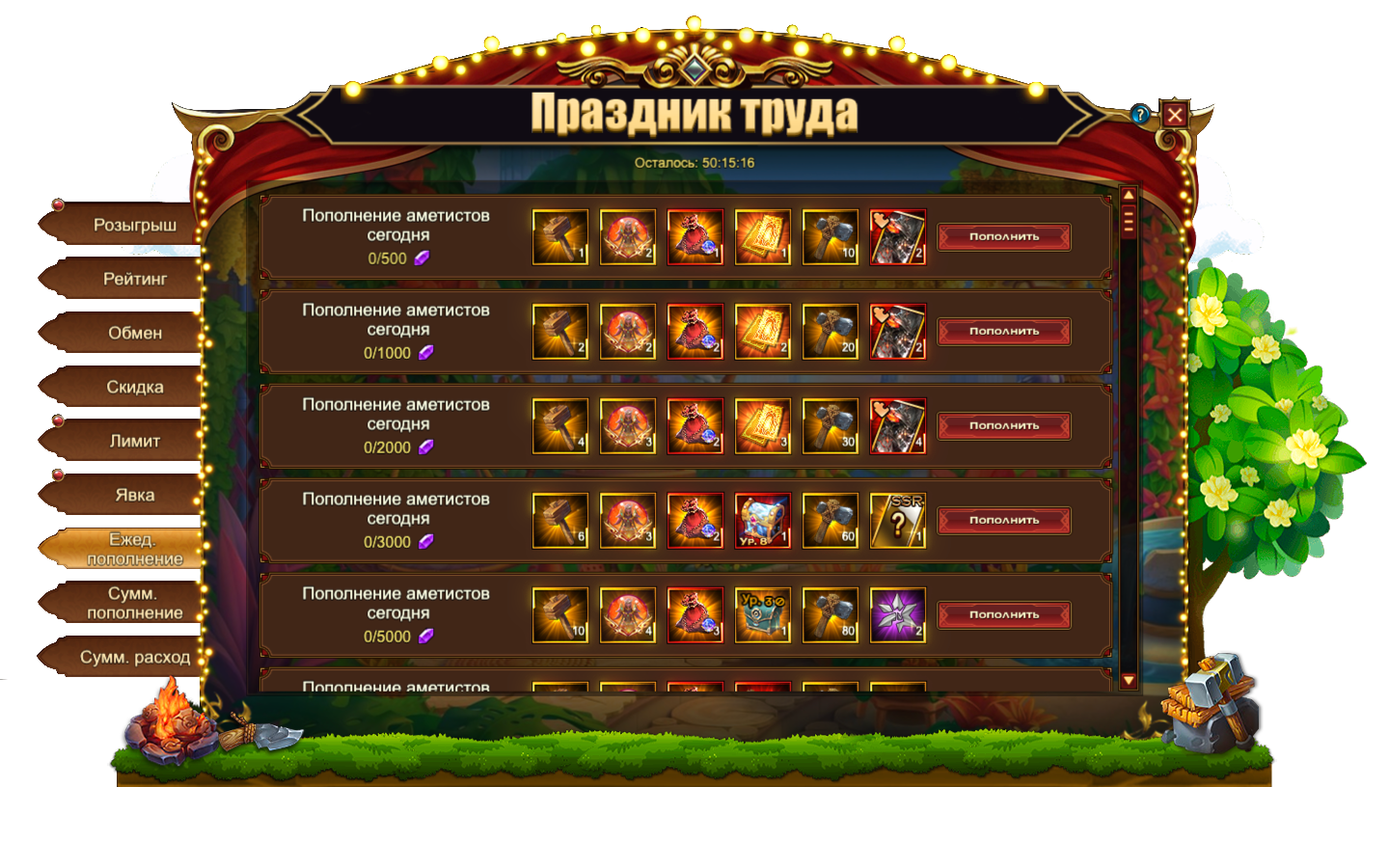Viewport: 1389px width, 868px height.
Task: Switch to the Розыгрыш tab
Action: [x=134, y=226]
